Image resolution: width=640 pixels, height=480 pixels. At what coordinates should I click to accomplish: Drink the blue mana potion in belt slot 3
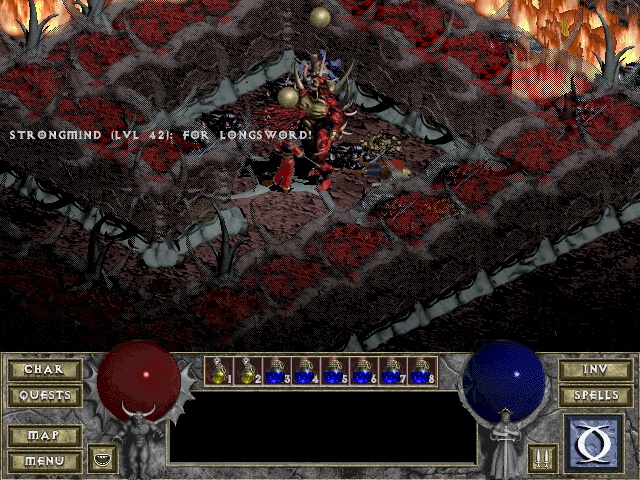coord(277,371)
